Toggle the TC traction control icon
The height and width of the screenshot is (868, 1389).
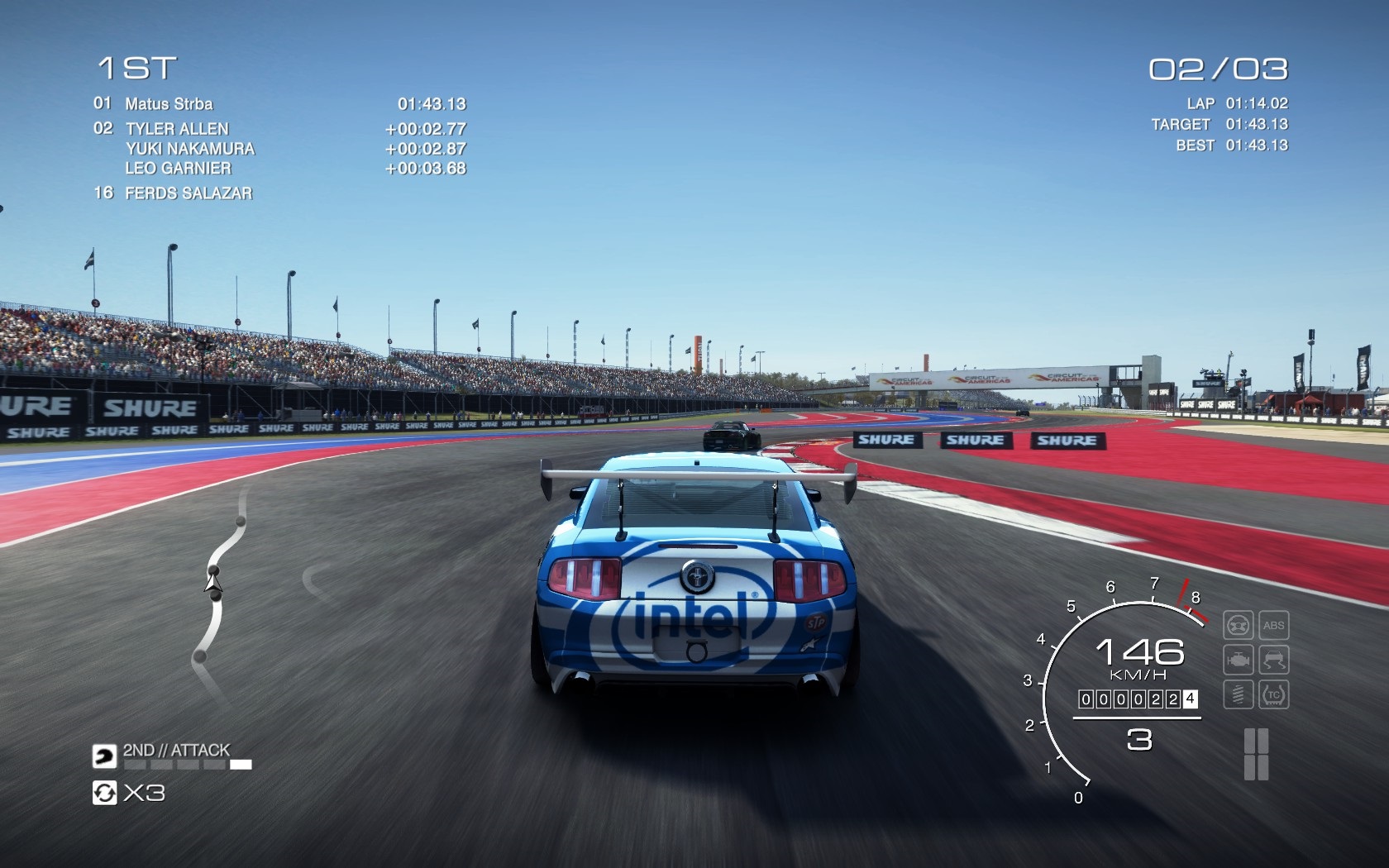pyautogui.click(x=1273, y=694)
